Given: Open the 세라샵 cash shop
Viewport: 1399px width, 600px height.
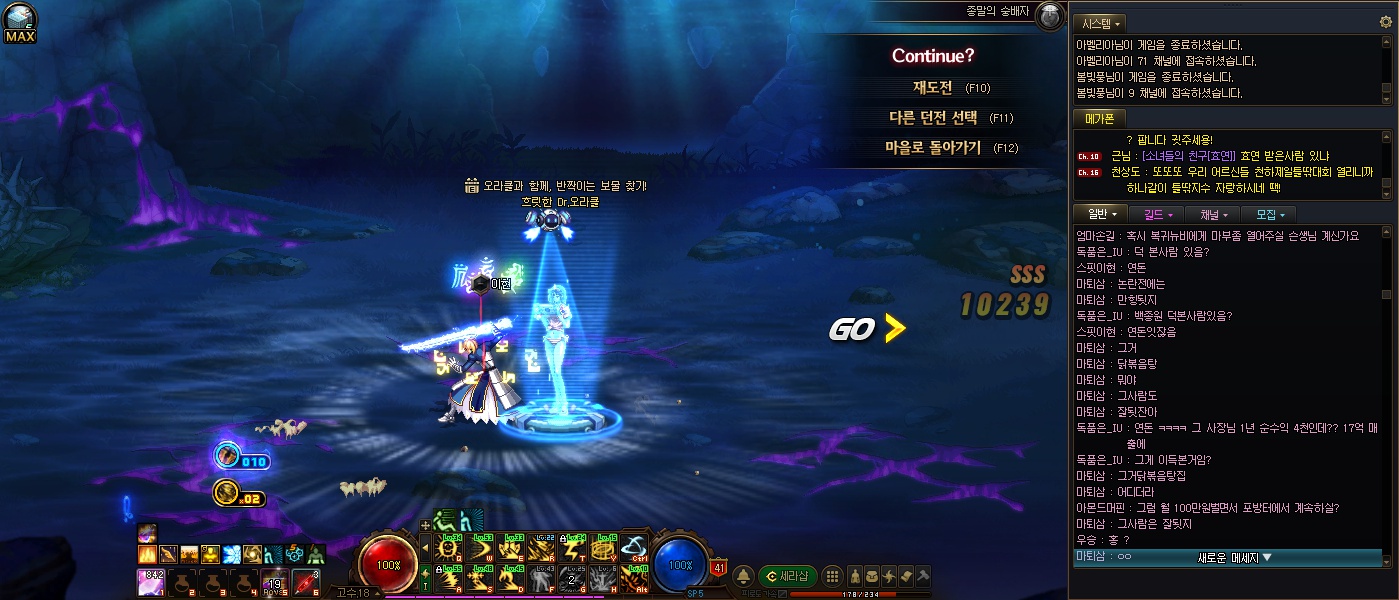Looking at the screenshot, I should pyautogui.click(x=787, y=576).
